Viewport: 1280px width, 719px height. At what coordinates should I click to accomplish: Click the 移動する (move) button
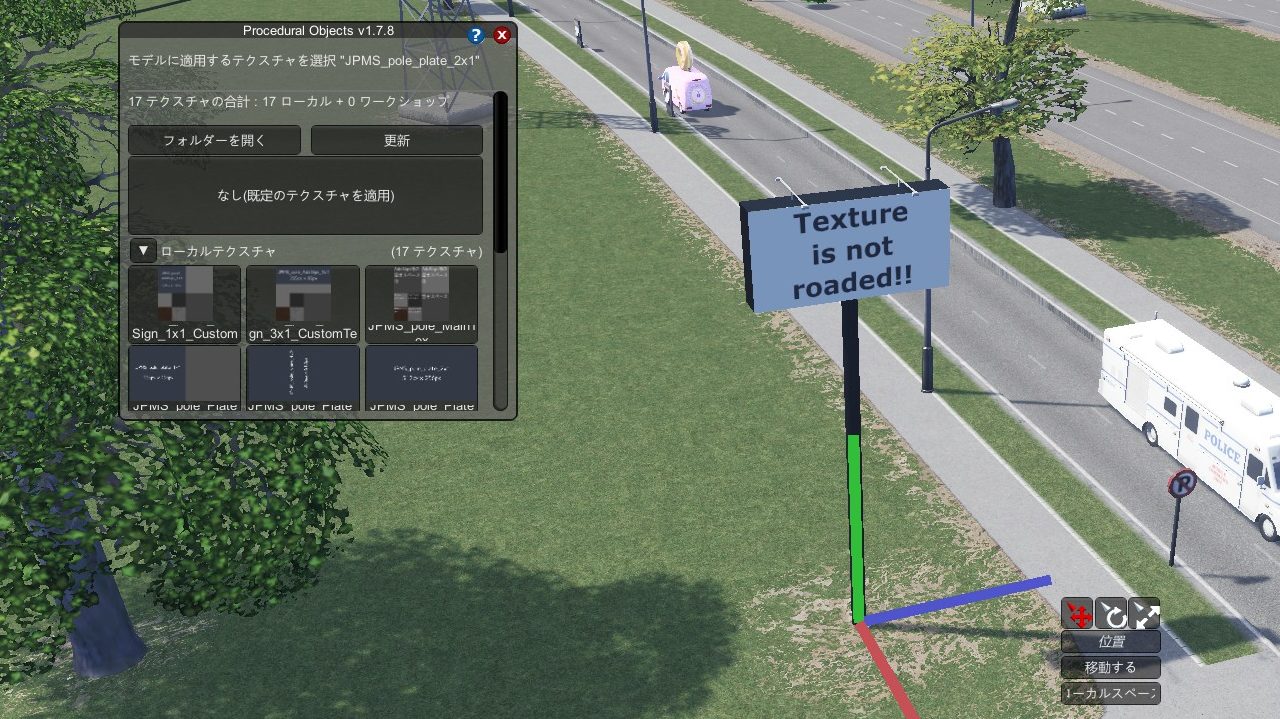coord(1110,667)
